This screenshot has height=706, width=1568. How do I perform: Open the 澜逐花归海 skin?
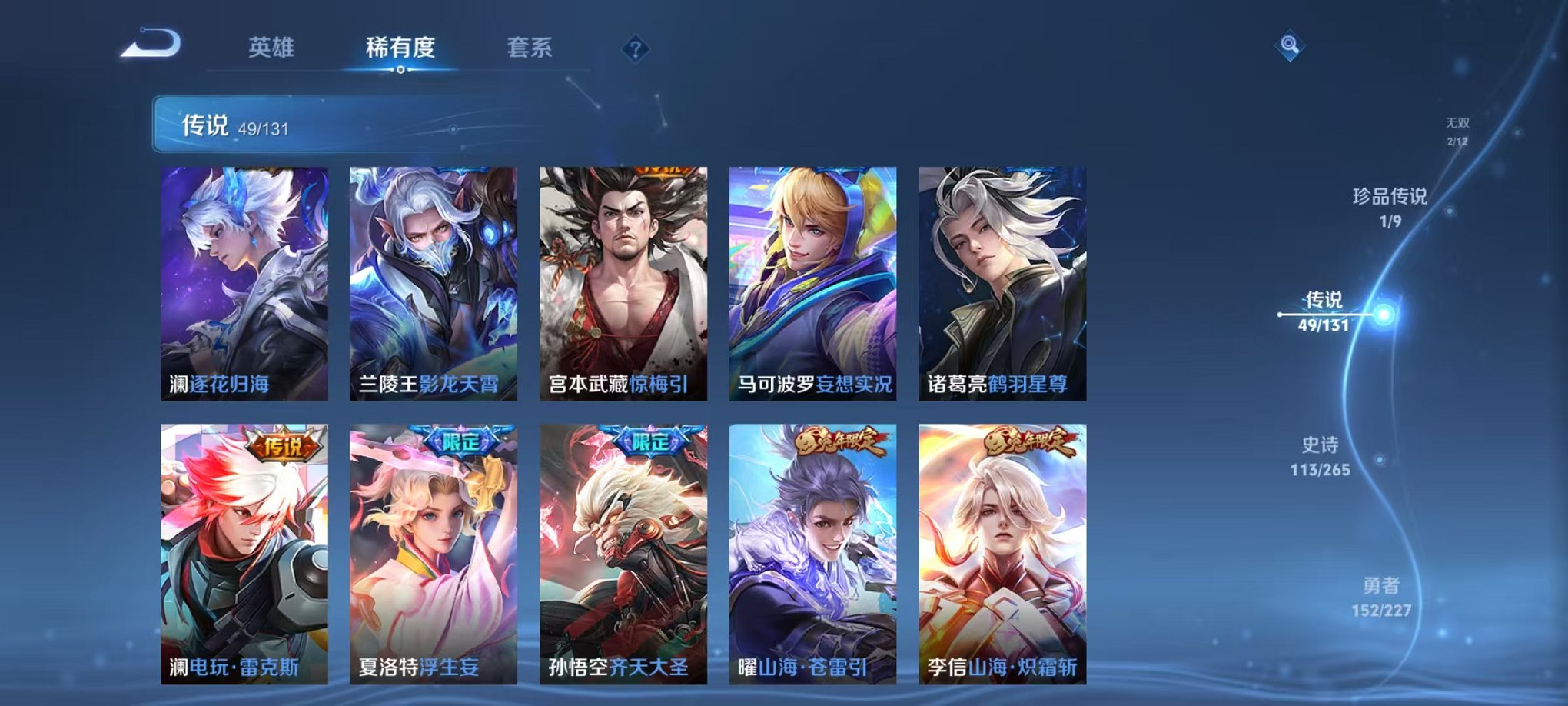point(244,285)
